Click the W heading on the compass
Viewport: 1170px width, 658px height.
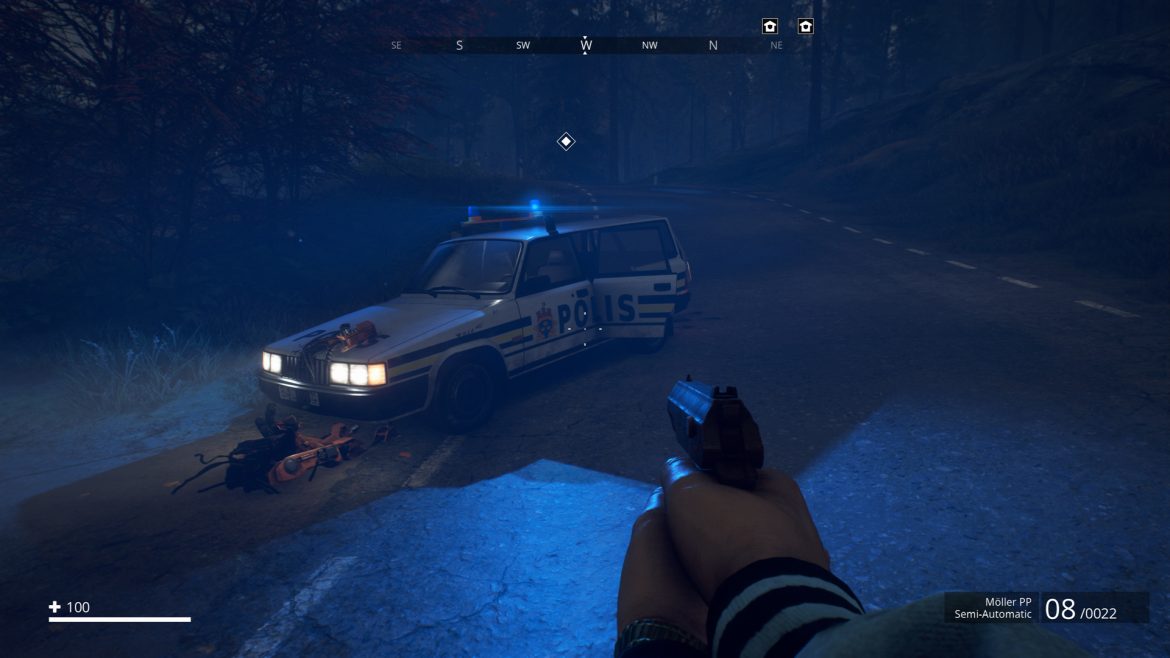point(586,45)
